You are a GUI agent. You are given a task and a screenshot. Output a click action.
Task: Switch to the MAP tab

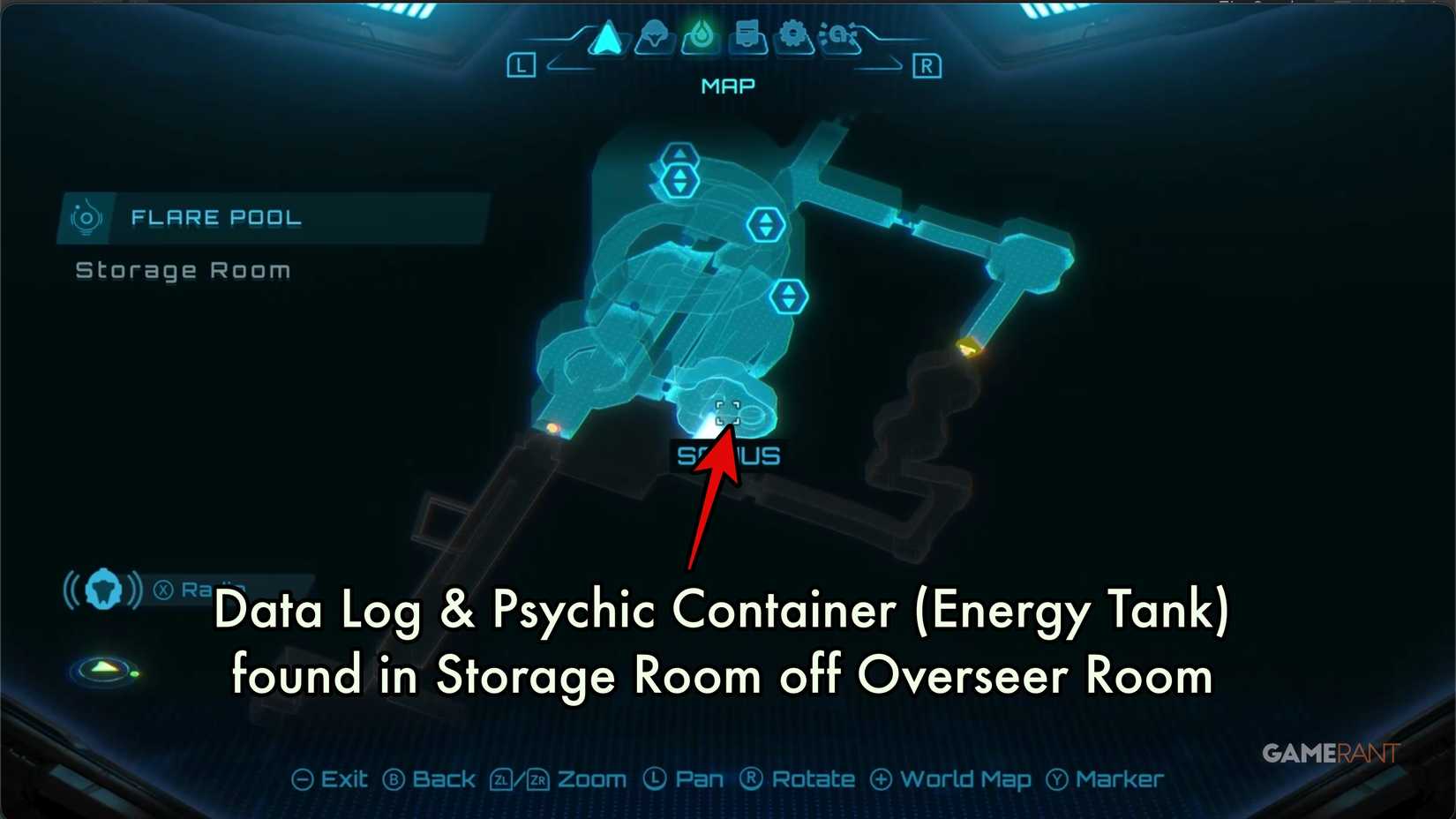coord(726,85)
